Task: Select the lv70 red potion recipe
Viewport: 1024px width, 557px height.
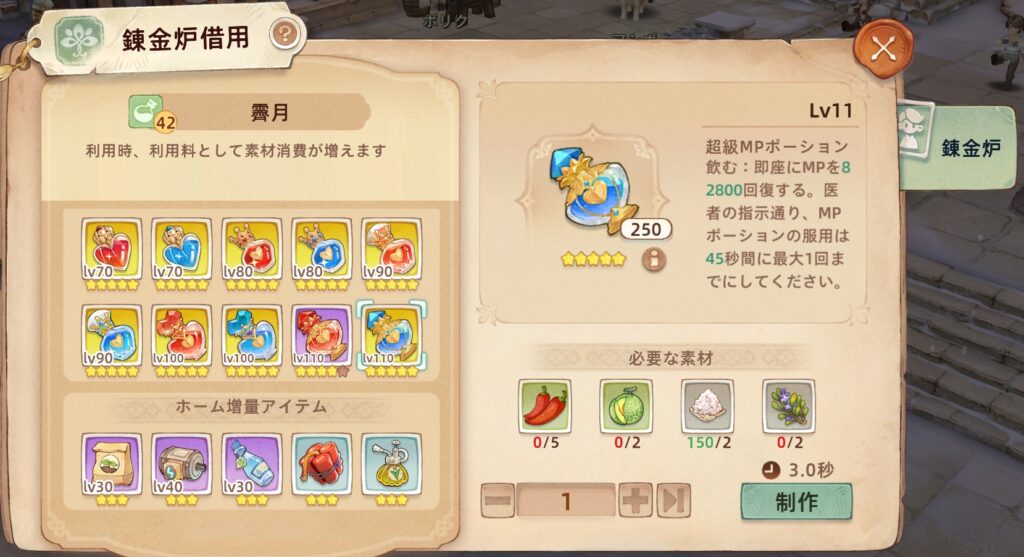Action: 112,249
